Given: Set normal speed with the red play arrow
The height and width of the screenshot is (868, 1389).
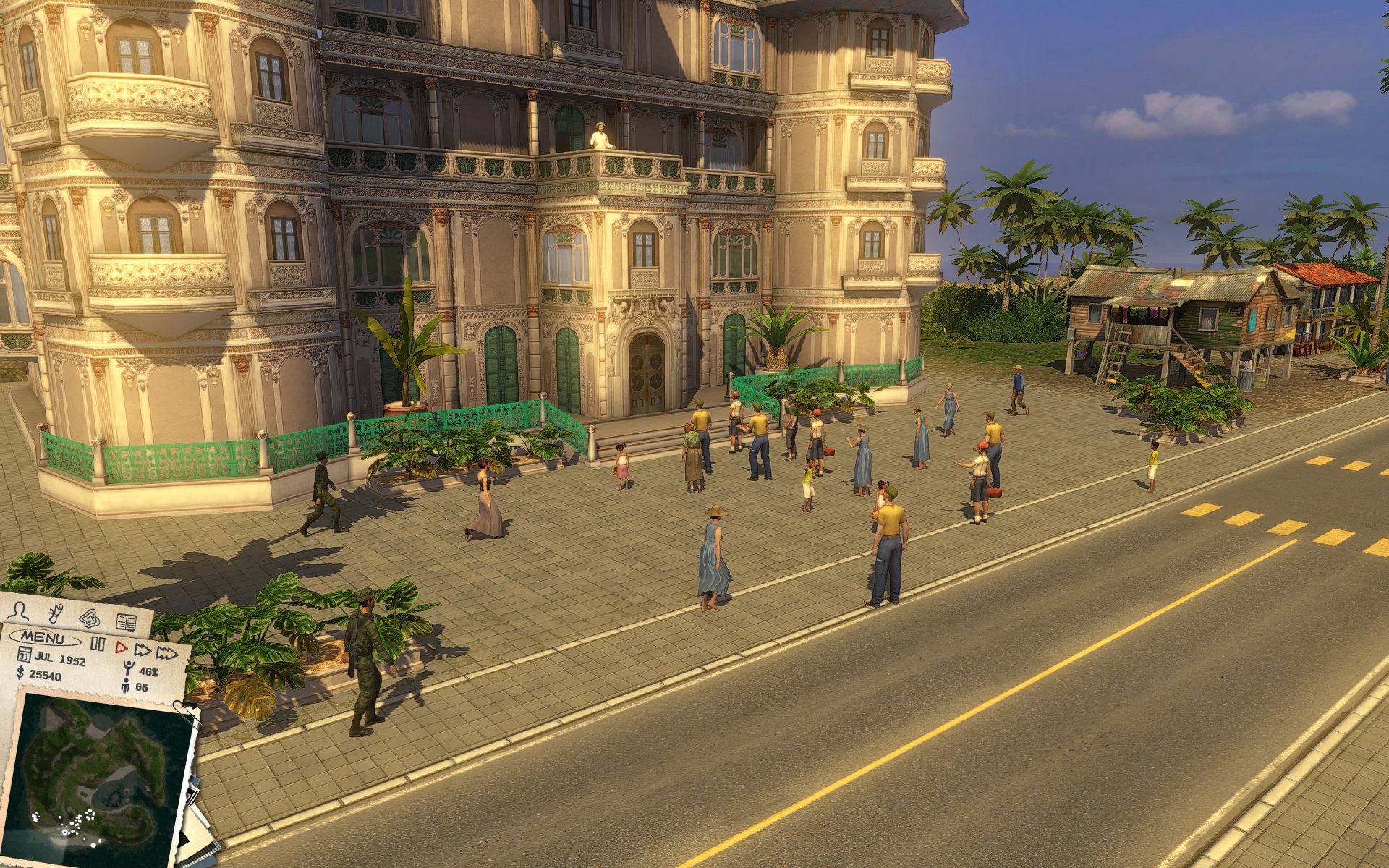Looking at the screenshot, I should [122, 647].
